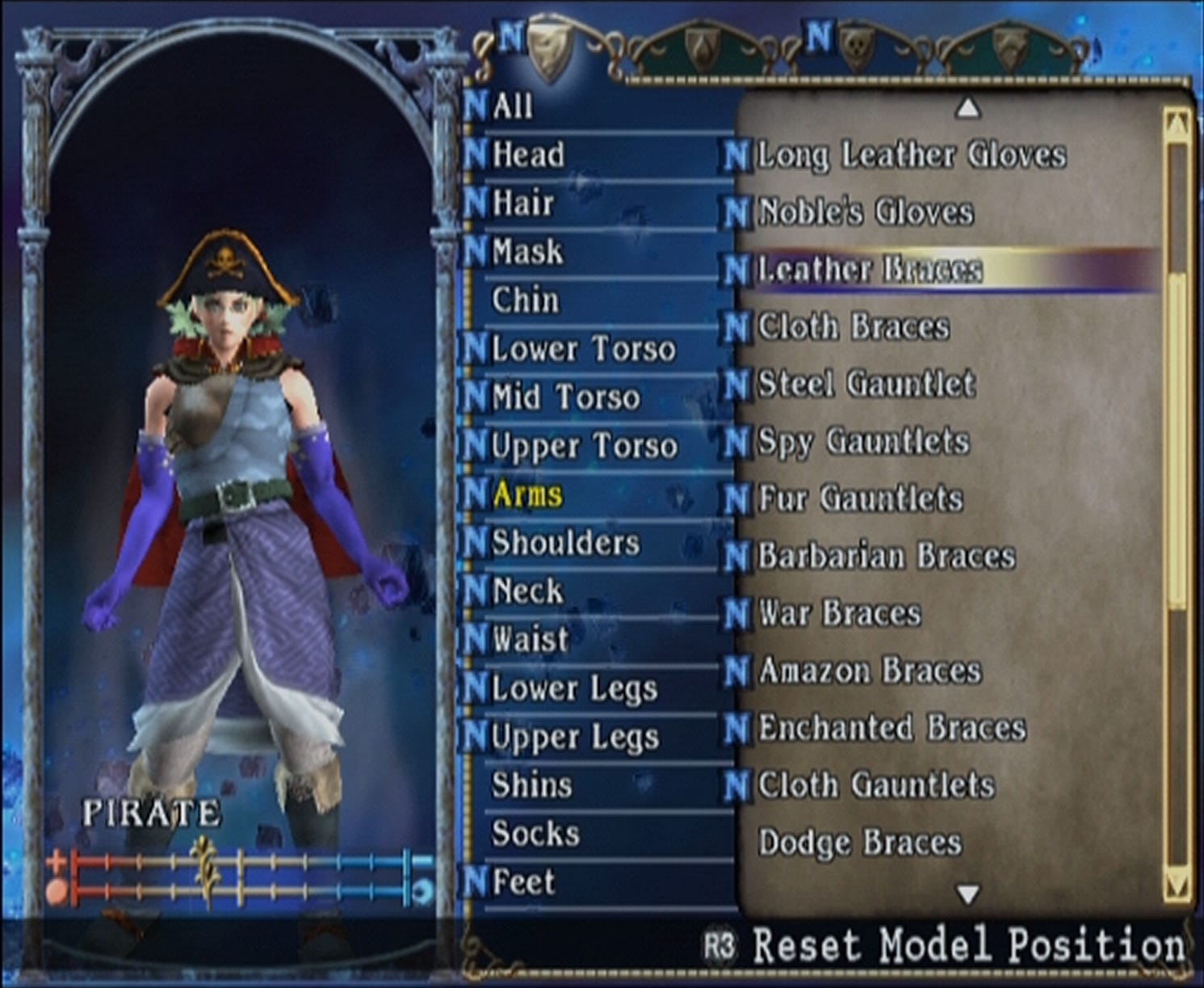Select the Head category
Image resolution: width=1204 pixels, height=988 pixels.
pyautogui.click(x=528, y=154)
